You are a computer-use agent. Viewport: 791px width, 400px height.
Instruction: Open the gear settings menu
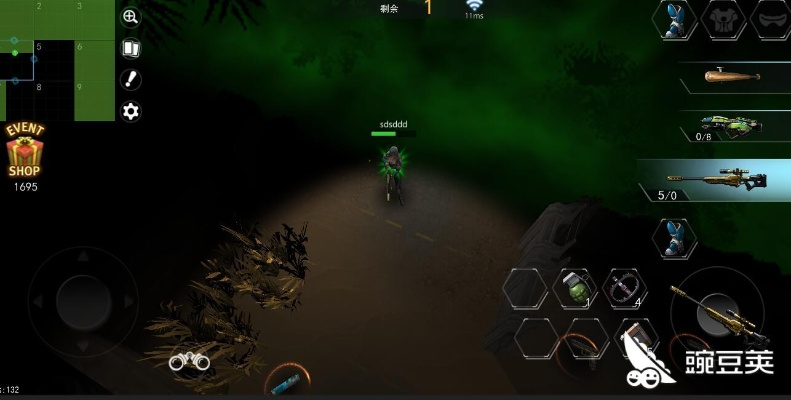[x=130, y=111]
